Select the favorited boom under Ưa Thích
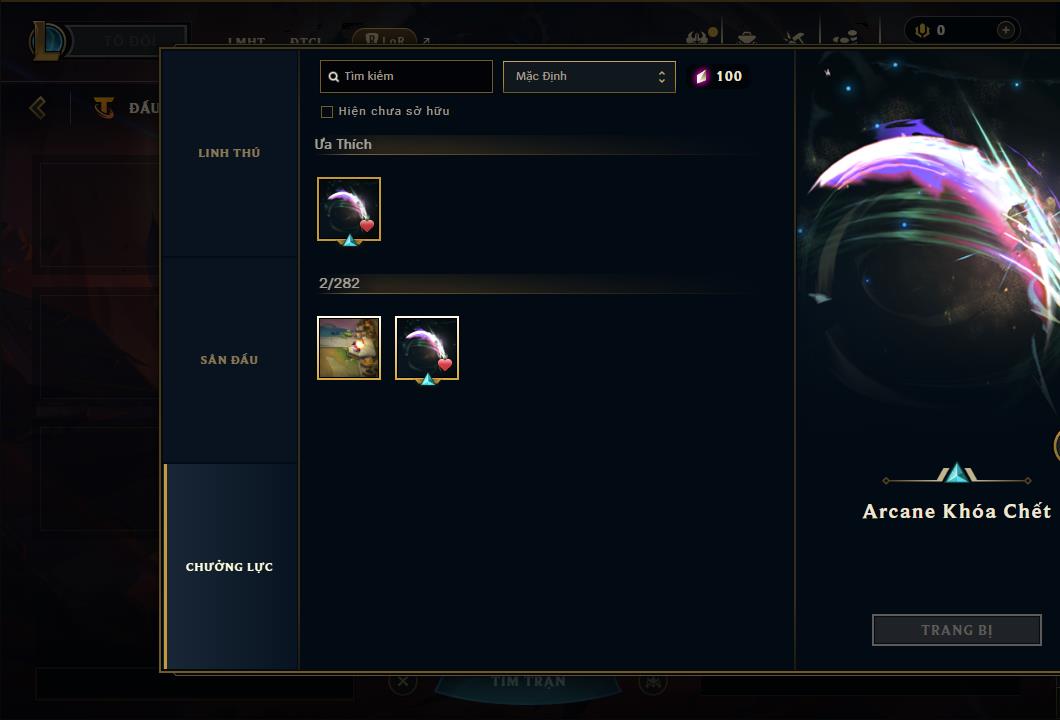1060x720 pixels. click(349, 209)
